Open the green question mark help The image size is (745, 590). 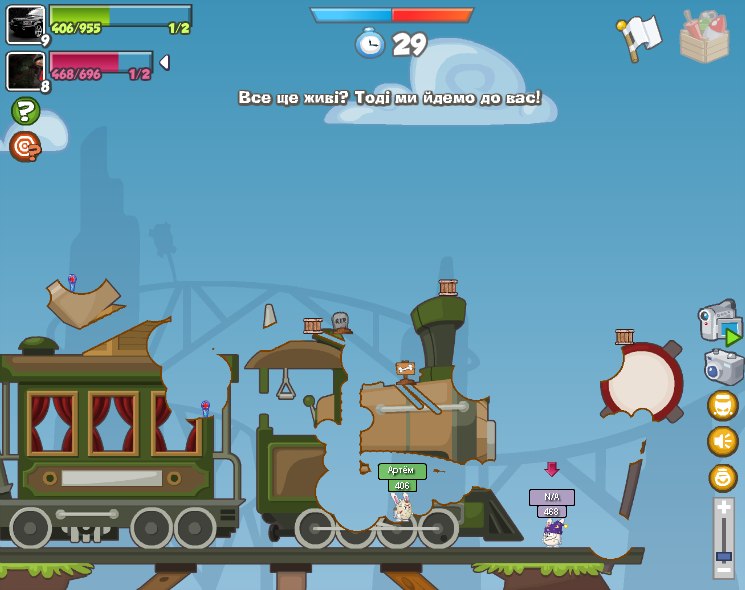[x=25, y=111]
